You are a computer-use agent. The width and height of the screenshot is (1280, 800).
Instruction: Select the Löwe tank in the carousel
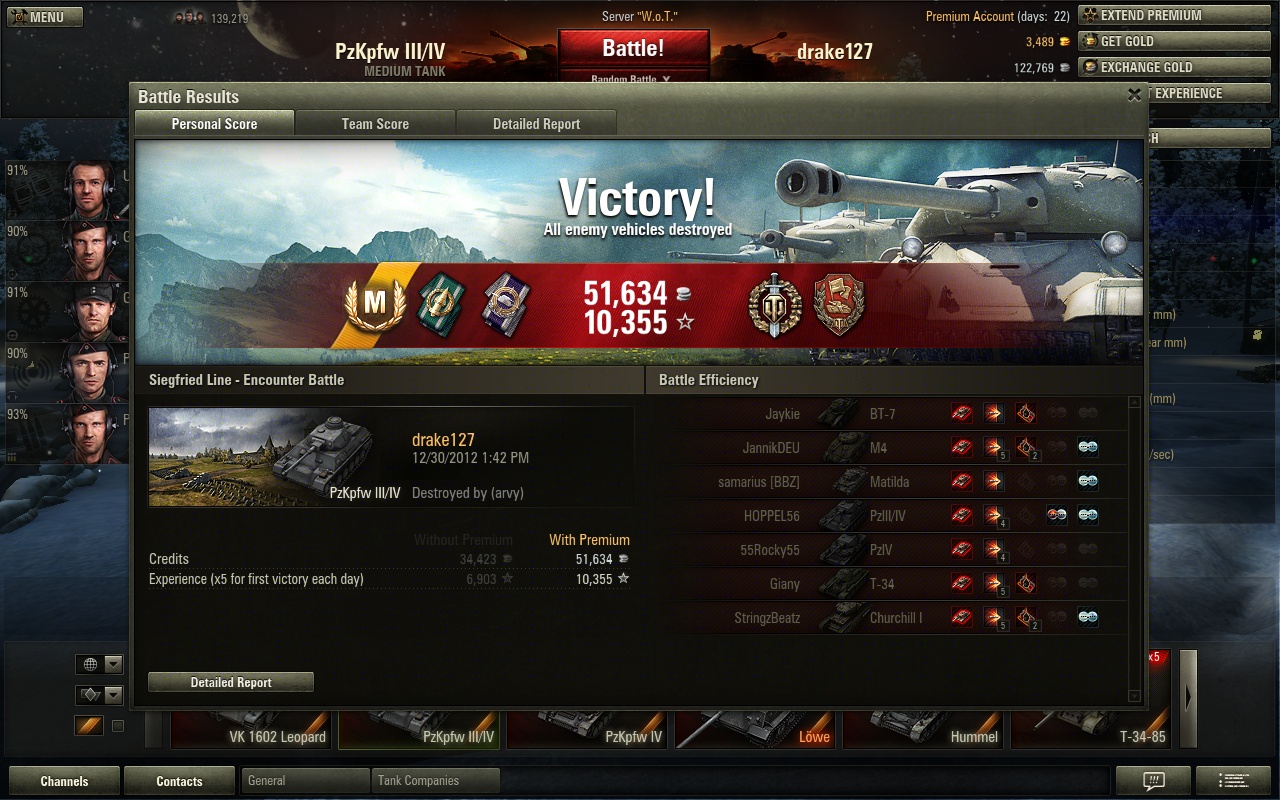click(x=756, y=730)
